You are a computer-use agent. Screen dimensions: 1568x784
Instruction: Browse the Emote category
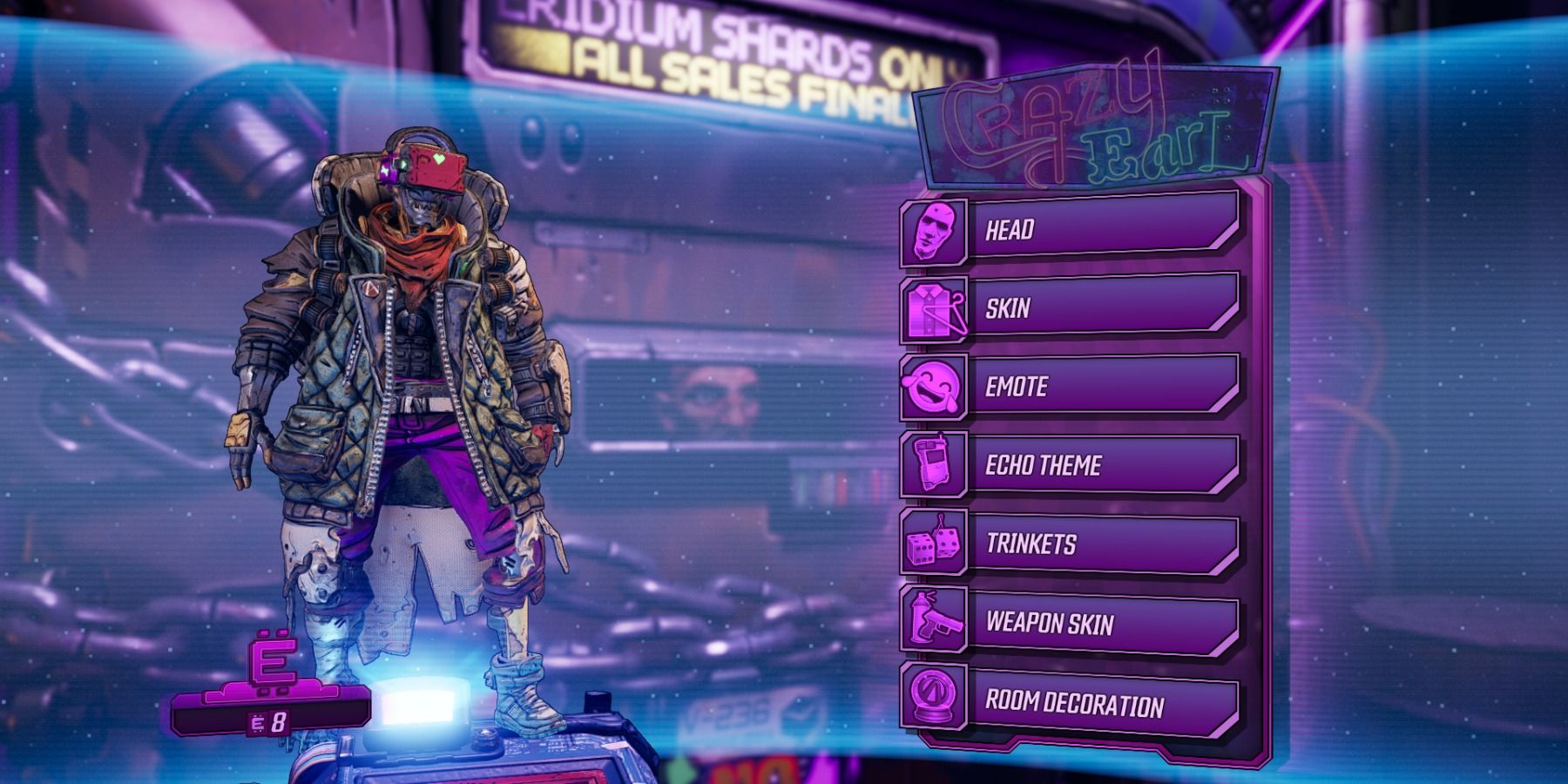click(x=1071, y=387)
